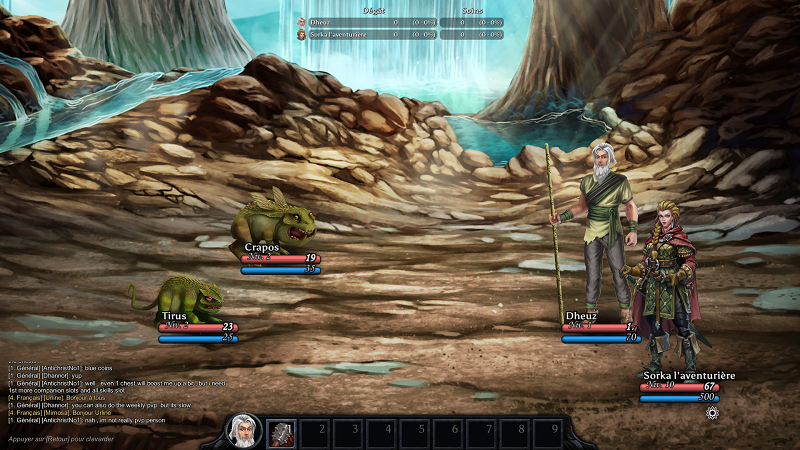This screenshot has height=450, width=800.
Task: Select the Dheuz row in the damage table
Action: click(399, 22)
